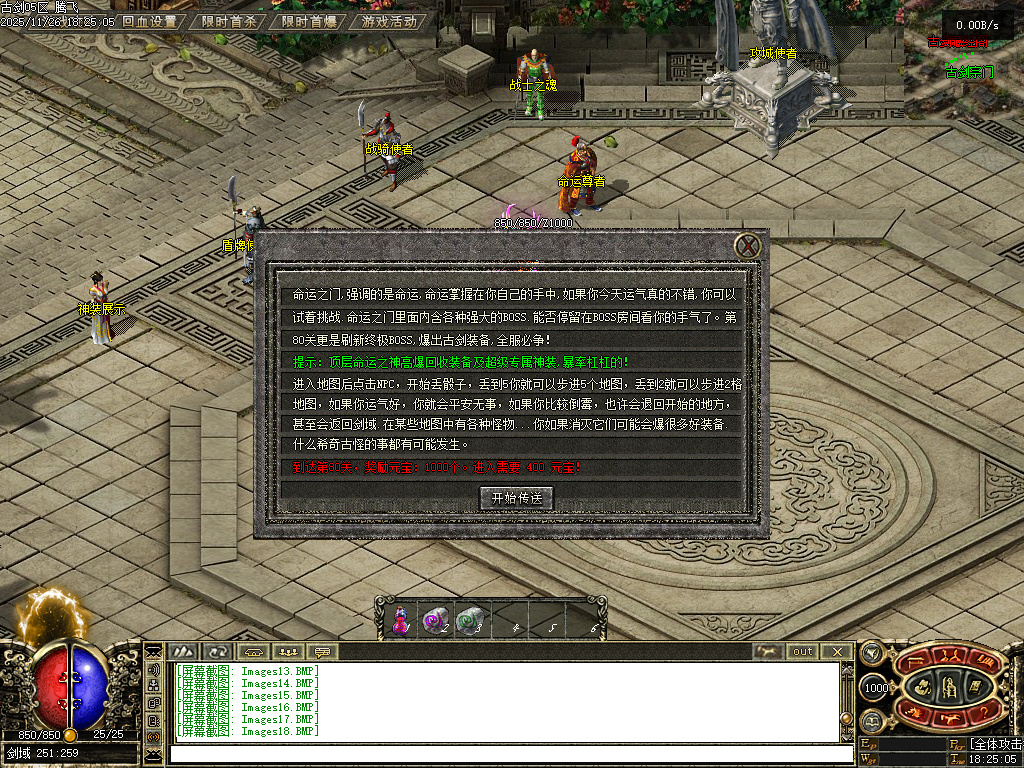Click the 开始传送 teleport button
This screenshot has width=1024, height=768.
click(516, 497)
